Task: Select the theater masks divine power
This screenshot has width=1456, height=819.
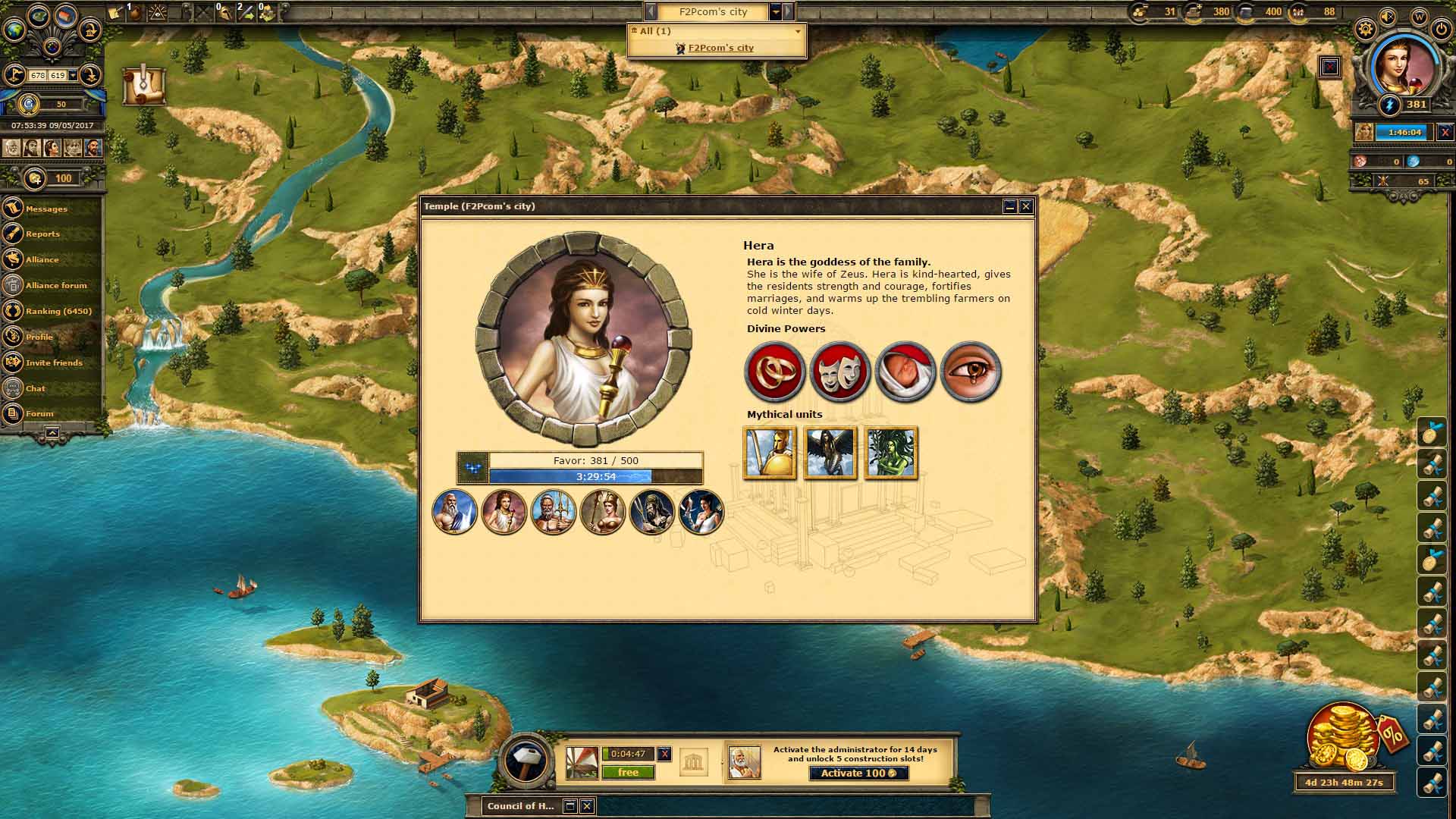Action: (x=839, y=372)
